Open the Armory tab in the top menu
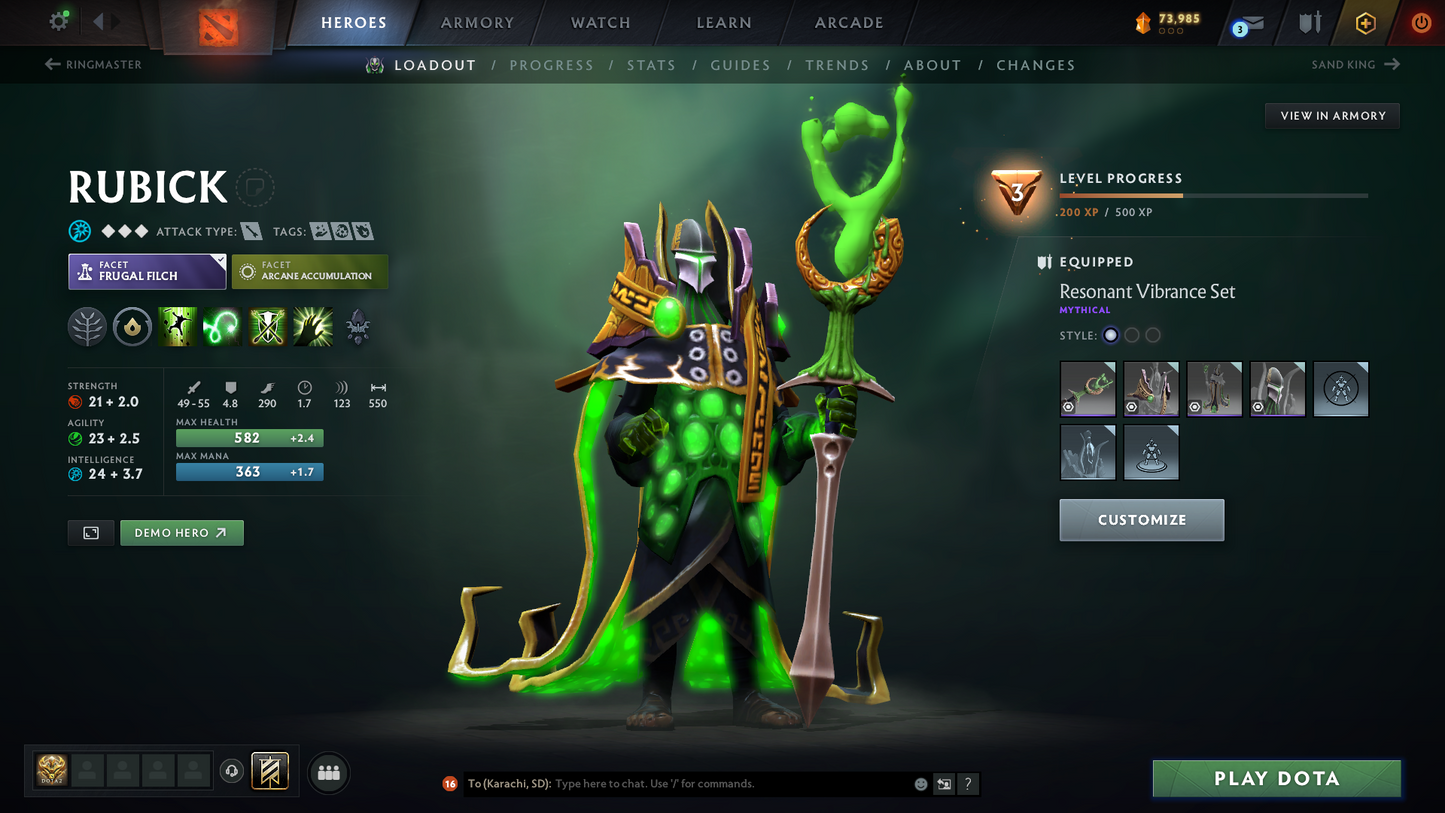Screen dimensions: 1445x813 coord(477,22)
